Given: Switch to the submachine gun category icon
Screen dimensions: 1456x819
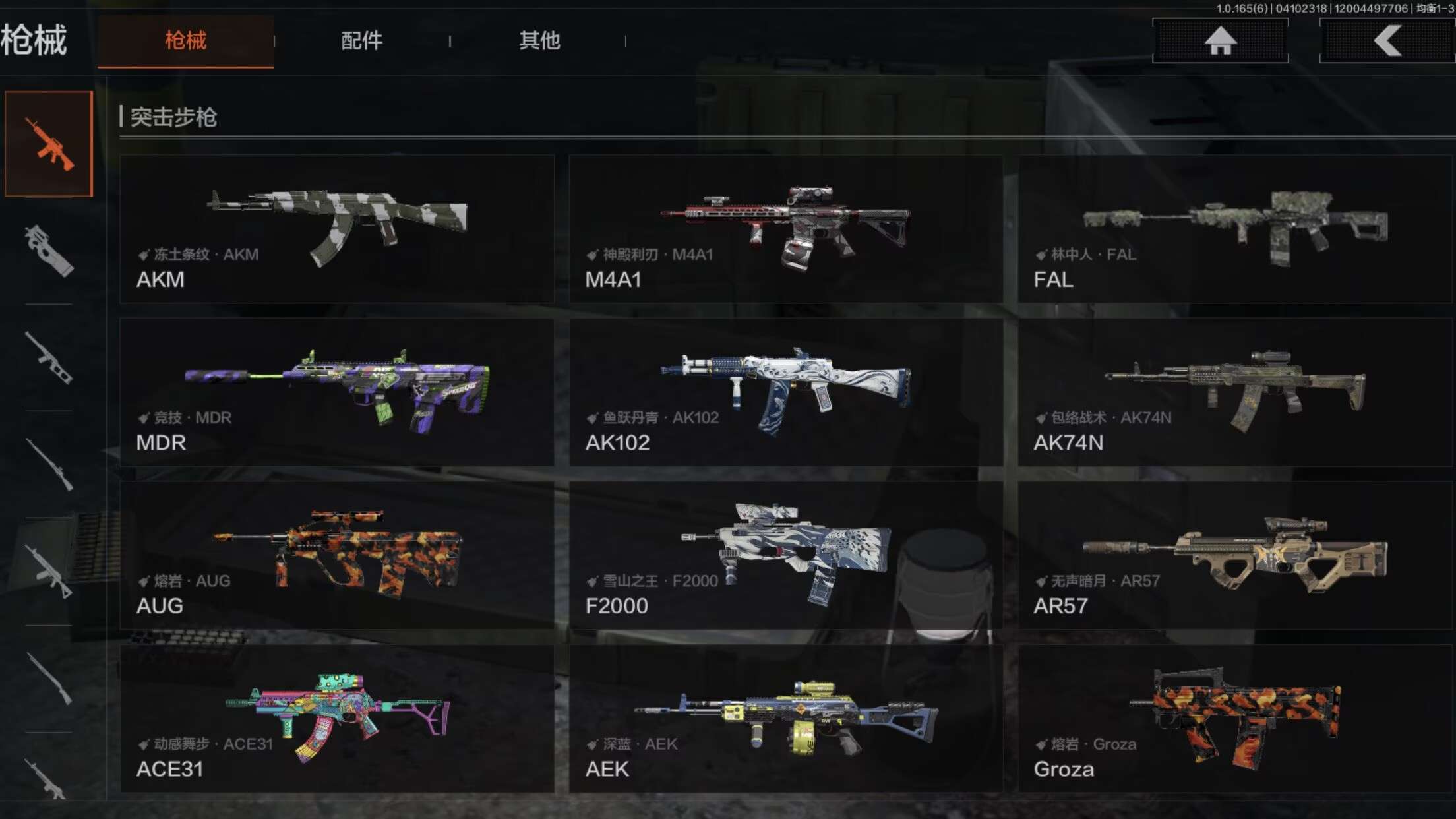Looking at the screenshot, I should (49, 251).
